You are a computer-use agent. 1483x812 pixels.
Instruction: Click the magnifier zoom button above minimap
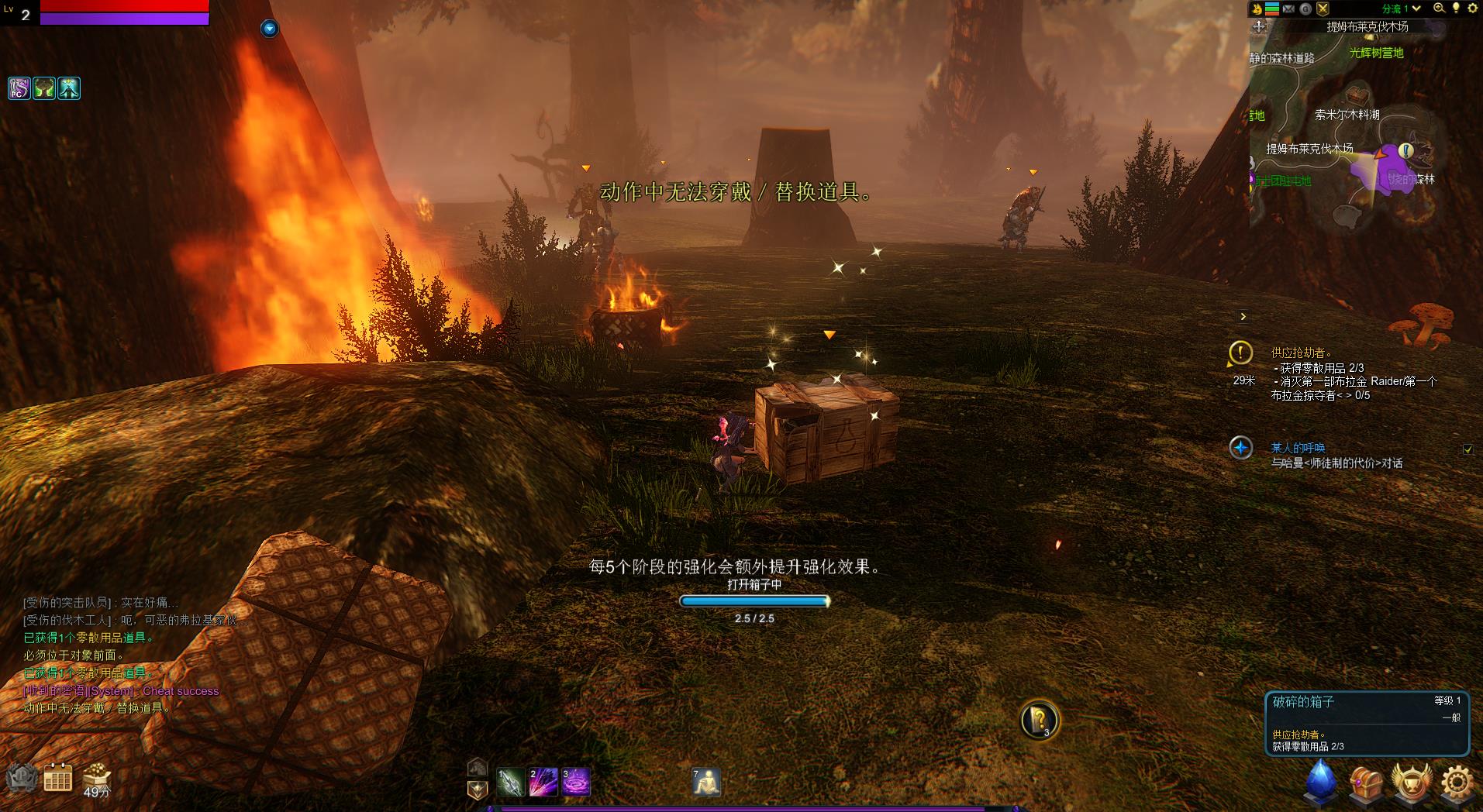click(x=1439, y=9)
